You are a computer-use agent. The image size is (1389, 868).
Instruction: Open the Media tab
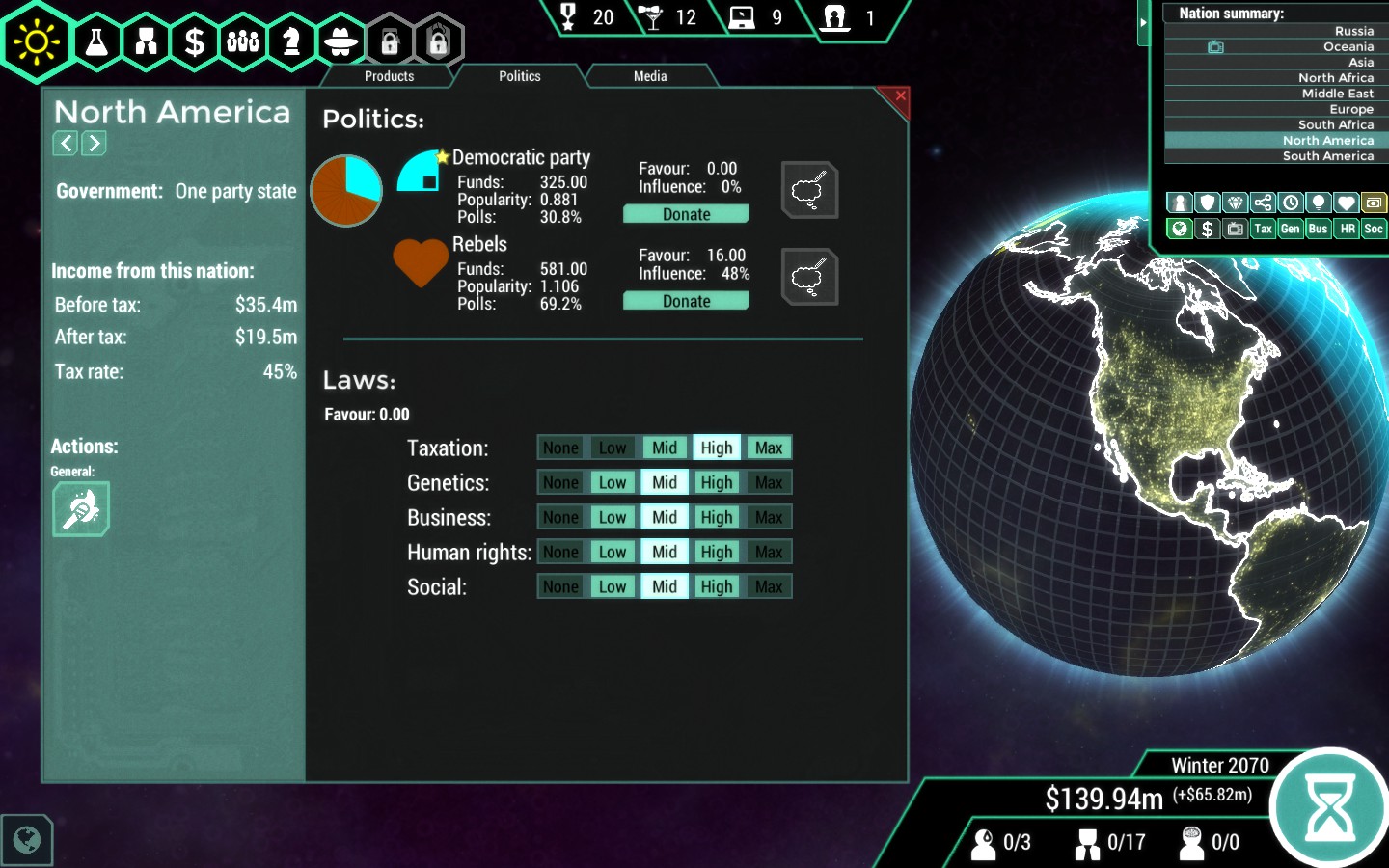(x=650, y=76)
